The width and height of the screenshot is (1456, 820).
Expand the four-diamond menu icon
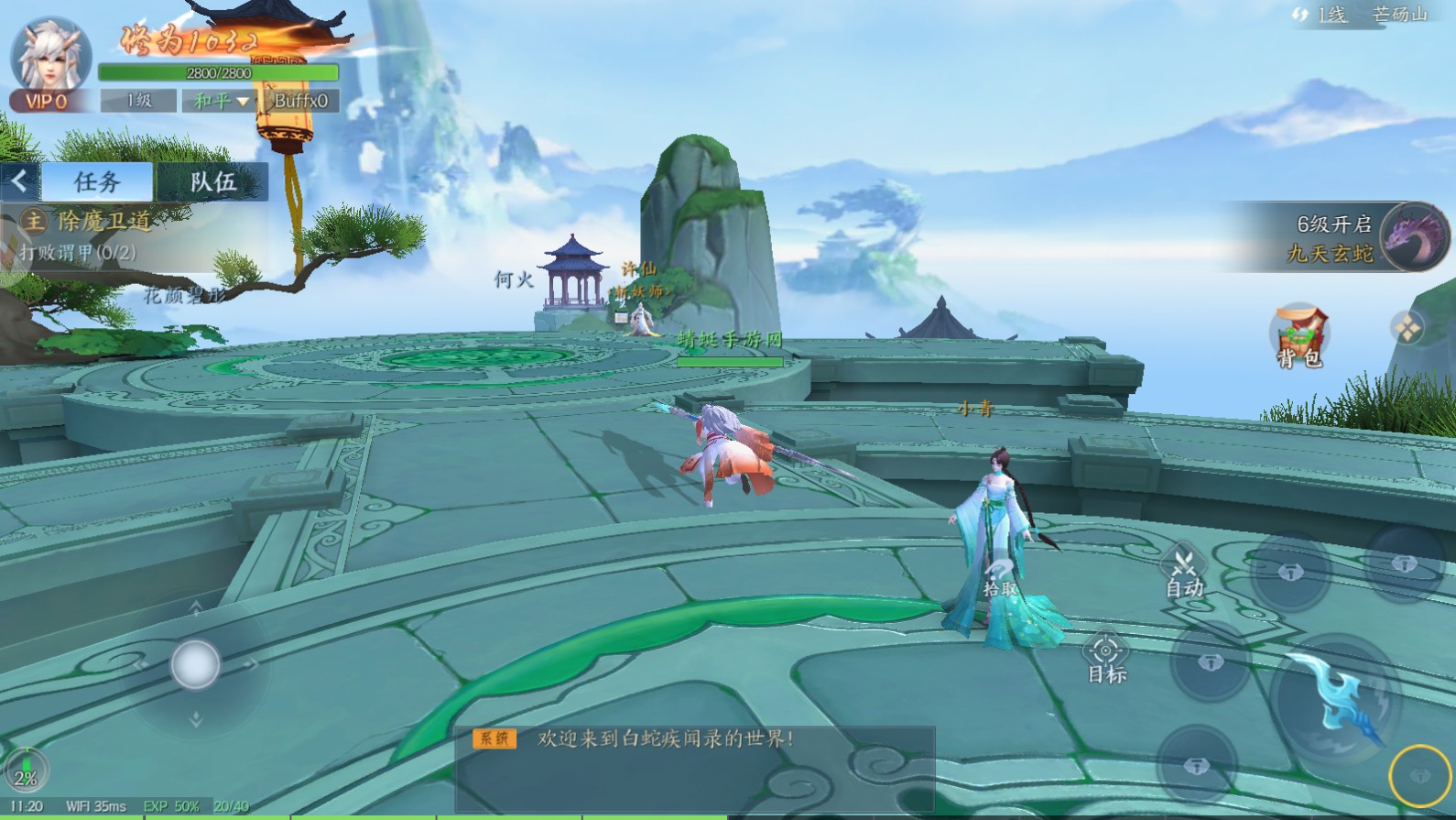click(1407, 328)
